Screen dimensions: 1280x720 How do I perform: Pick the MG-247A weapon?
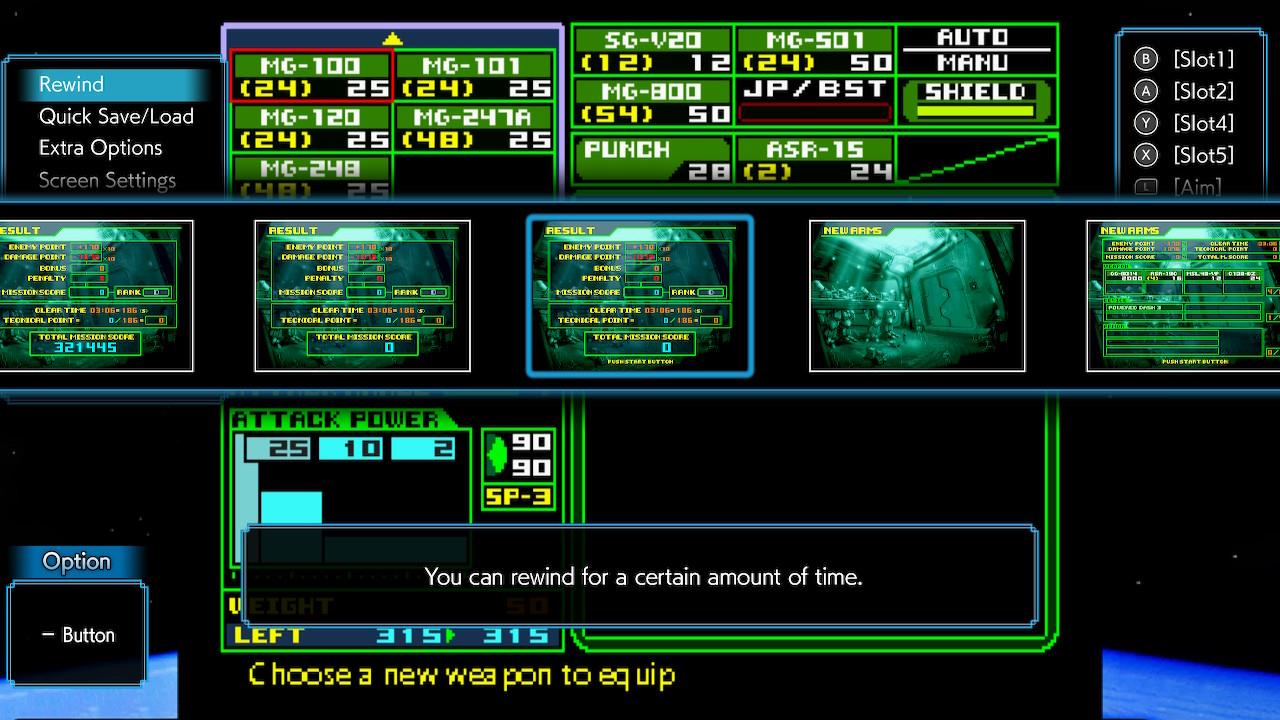(x=475, y=128)
